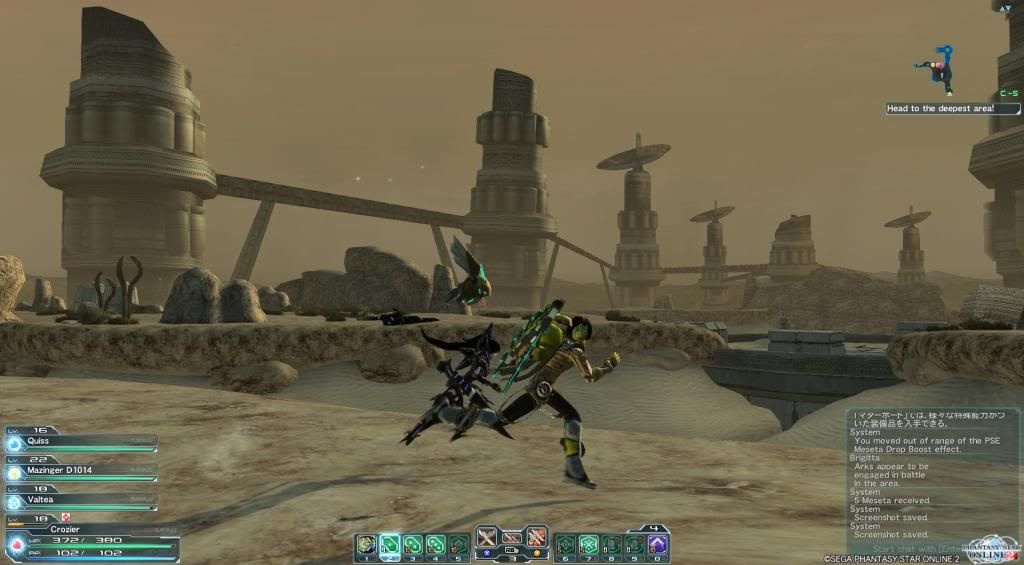The image size is (1024, 565).
Task: Select the right weapon palette attack icon
Action: [x=537, y=537]
